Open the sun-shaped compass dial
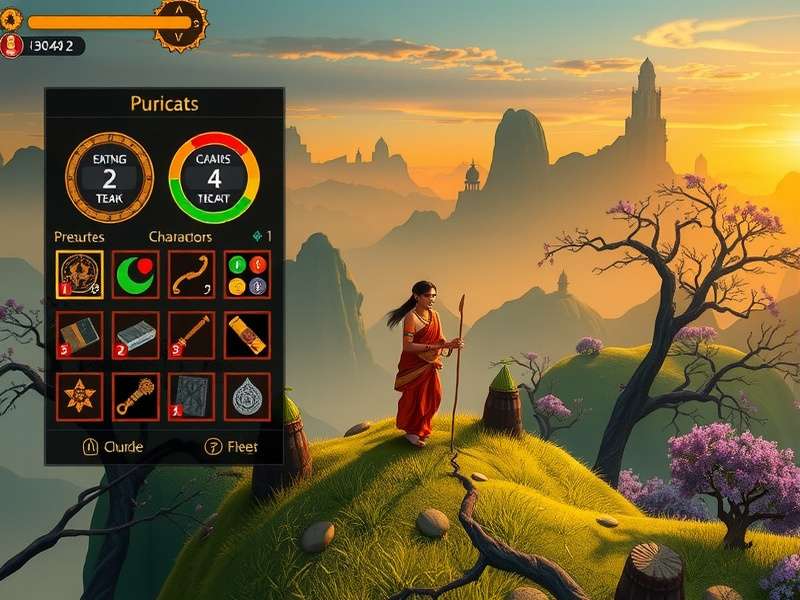The height and width of the screenshot is (600, 800). click(181, 22)
